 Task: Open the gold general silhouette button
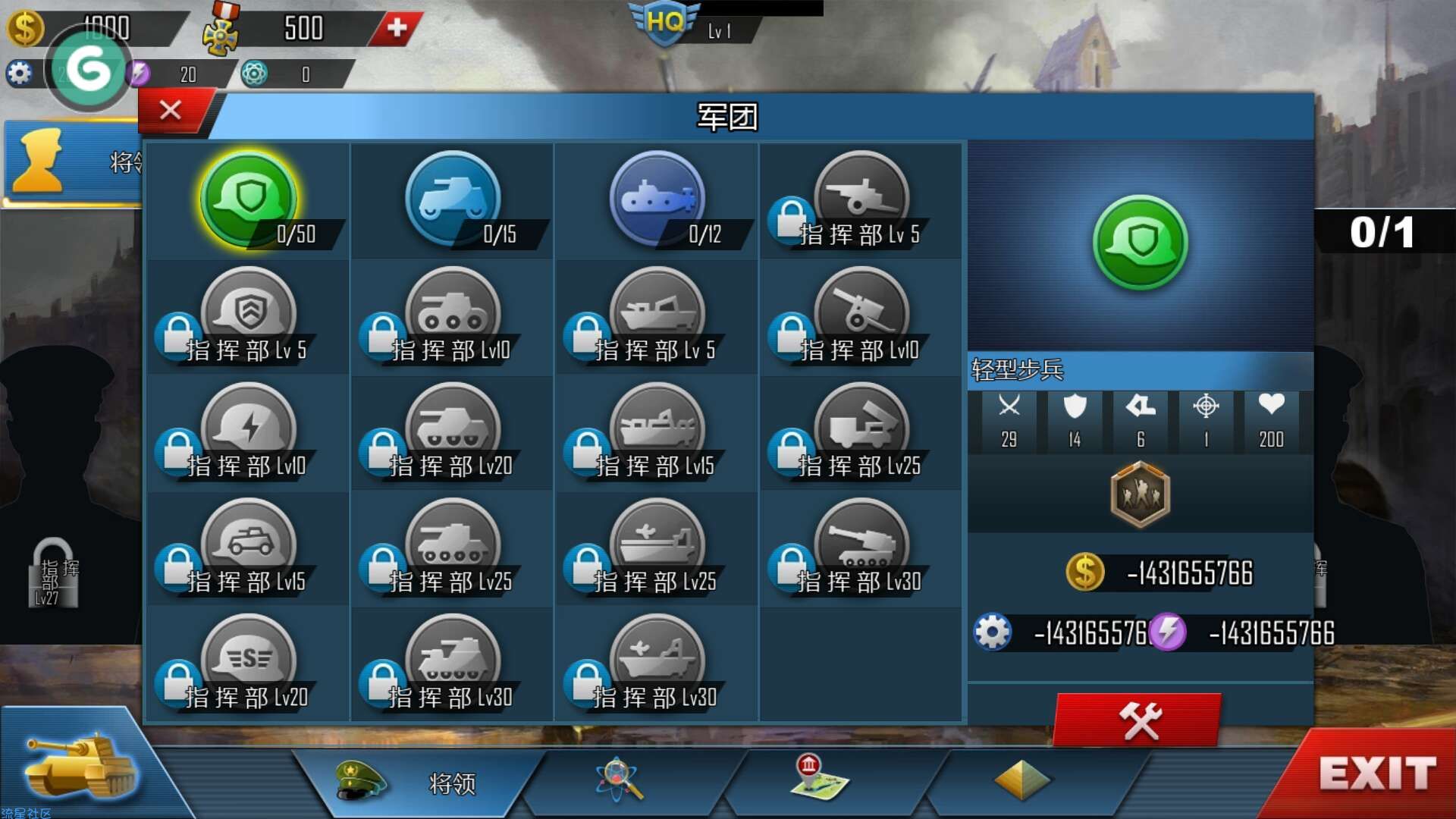point(39,161)
